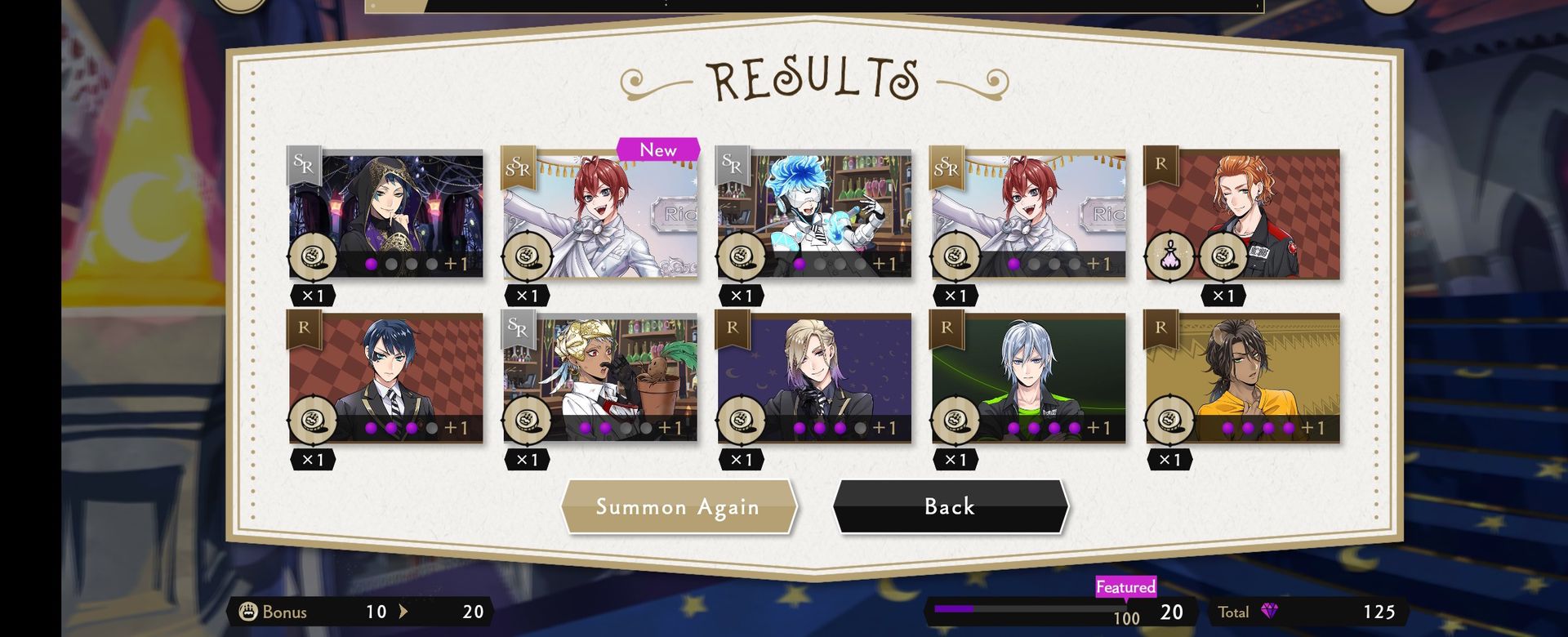
Task: Choose the R orange-haired card on red checkers
Action: 1242,214
